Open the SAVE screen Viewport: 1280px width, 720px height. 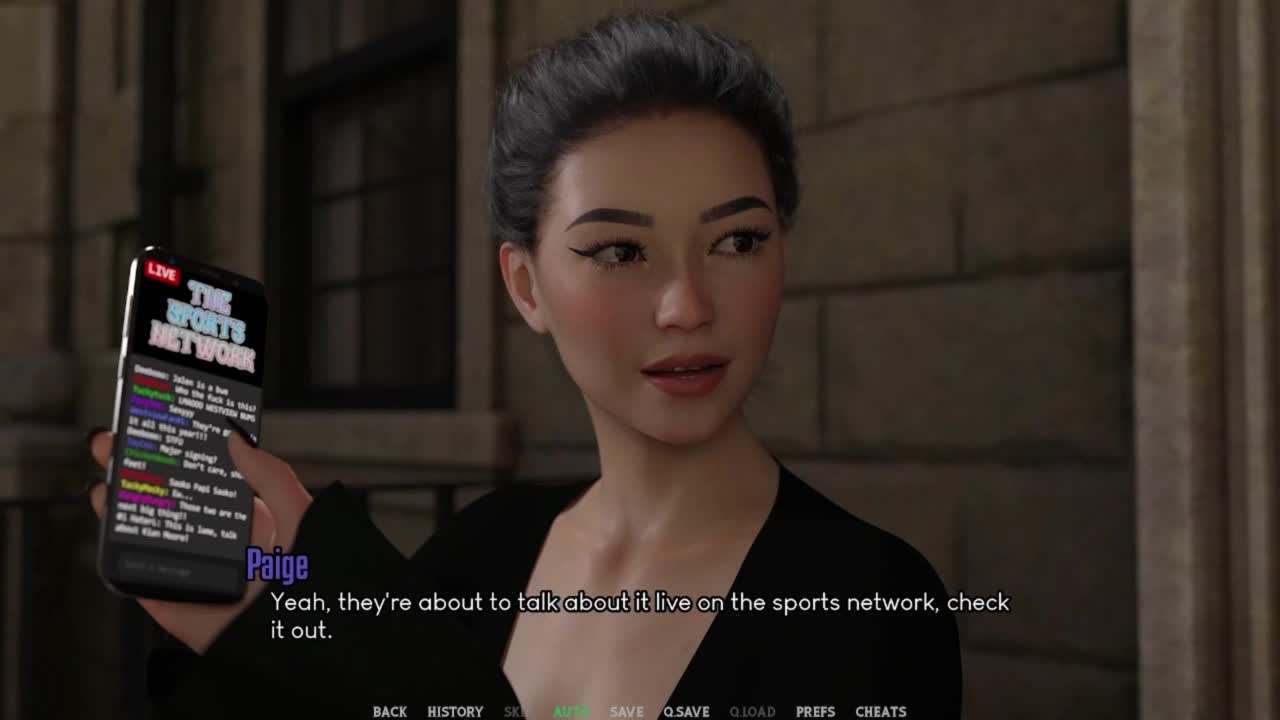pyautogui.click(x=626, y=711)
